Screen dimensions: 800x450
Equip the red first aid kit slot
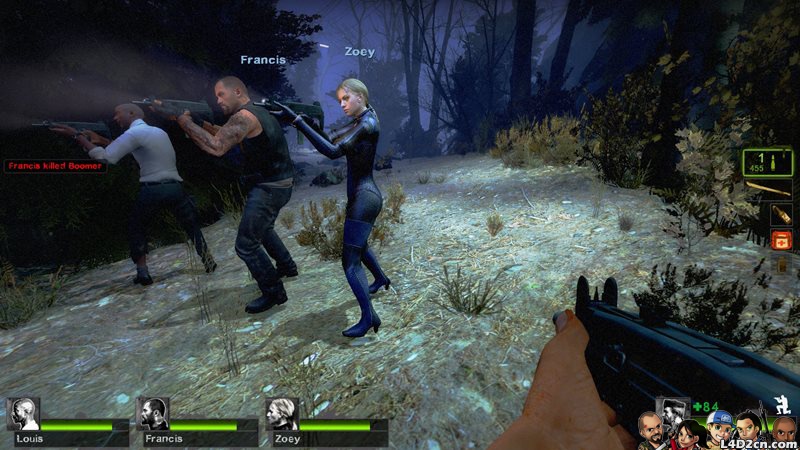[782, 240]
